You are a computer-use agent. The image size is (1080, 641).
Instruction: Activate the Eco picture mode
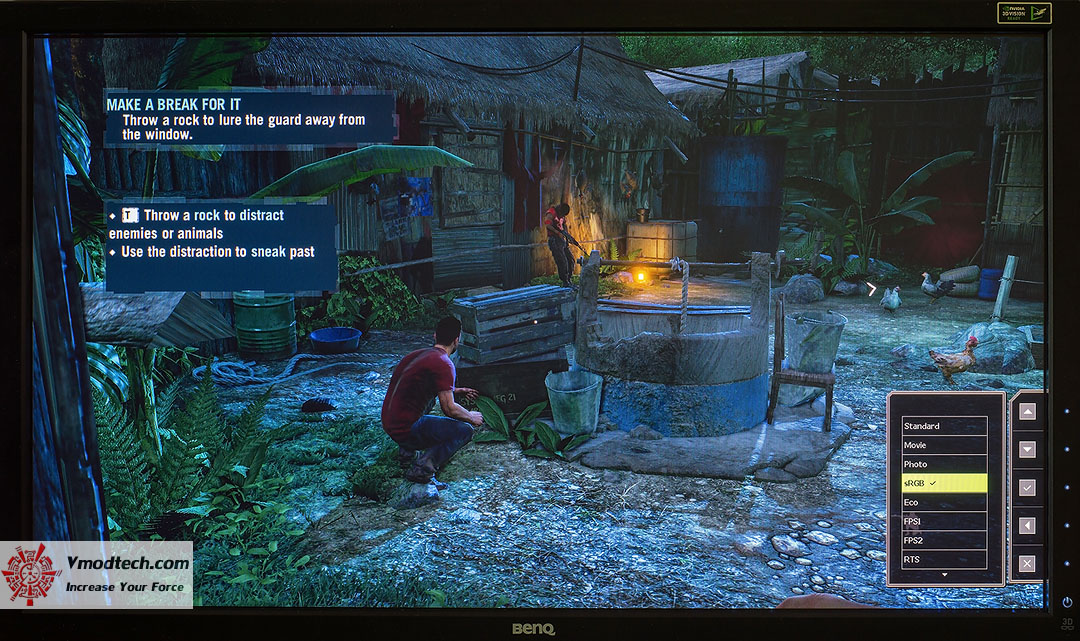(944, 502)
